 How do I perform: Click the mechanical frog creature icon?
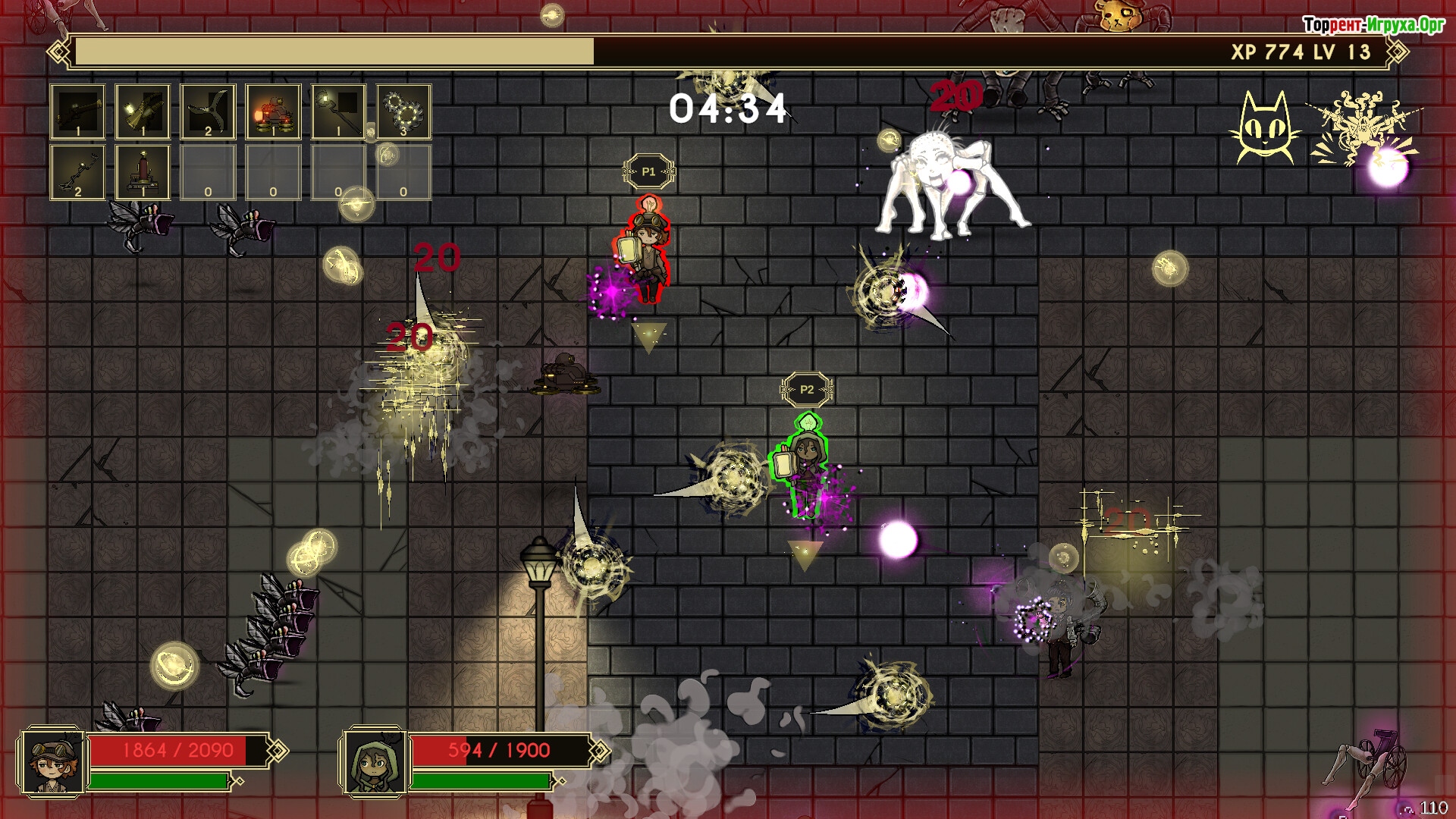1358,127
